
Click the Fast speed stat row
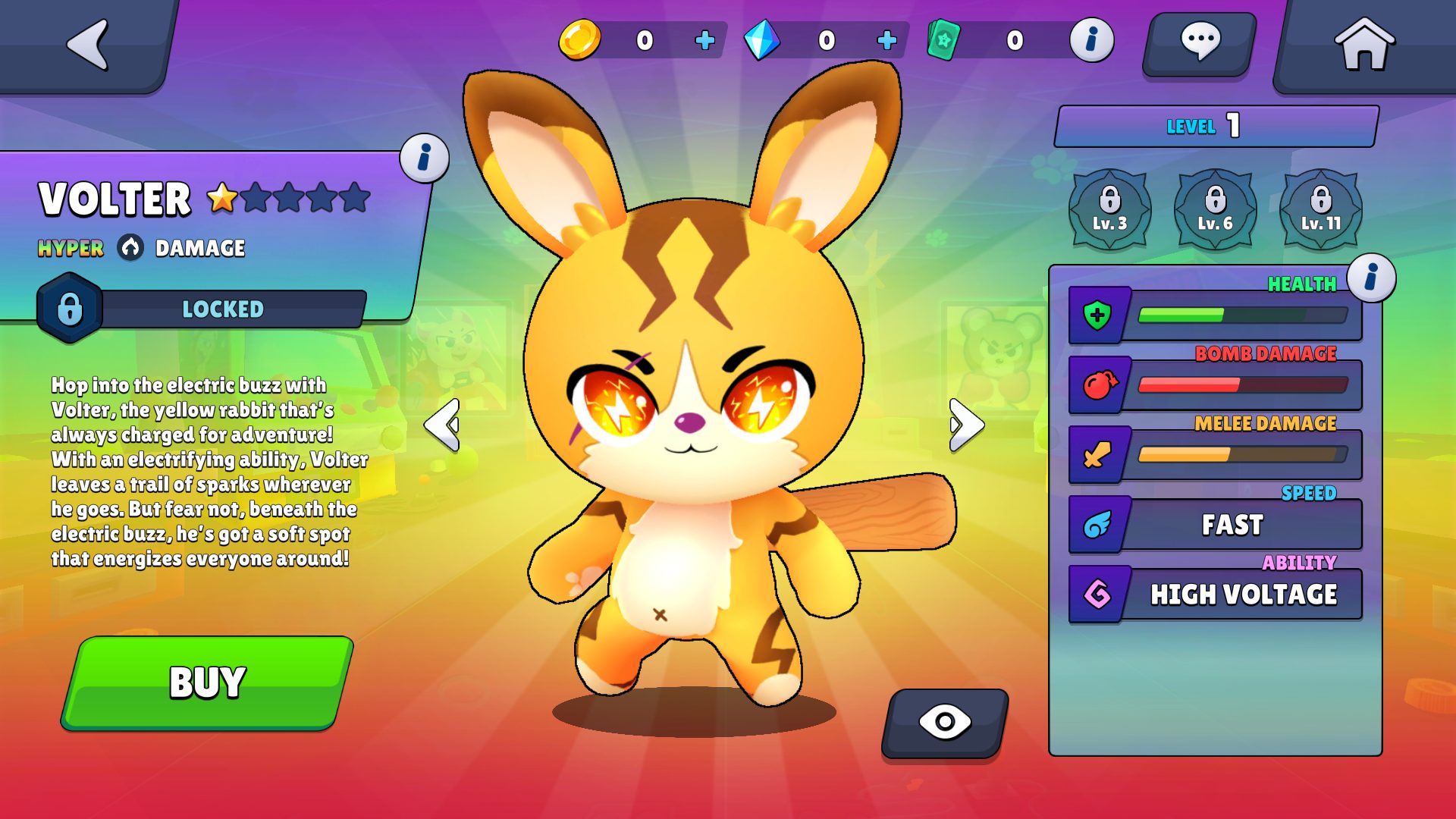[x=1215, y=525]
